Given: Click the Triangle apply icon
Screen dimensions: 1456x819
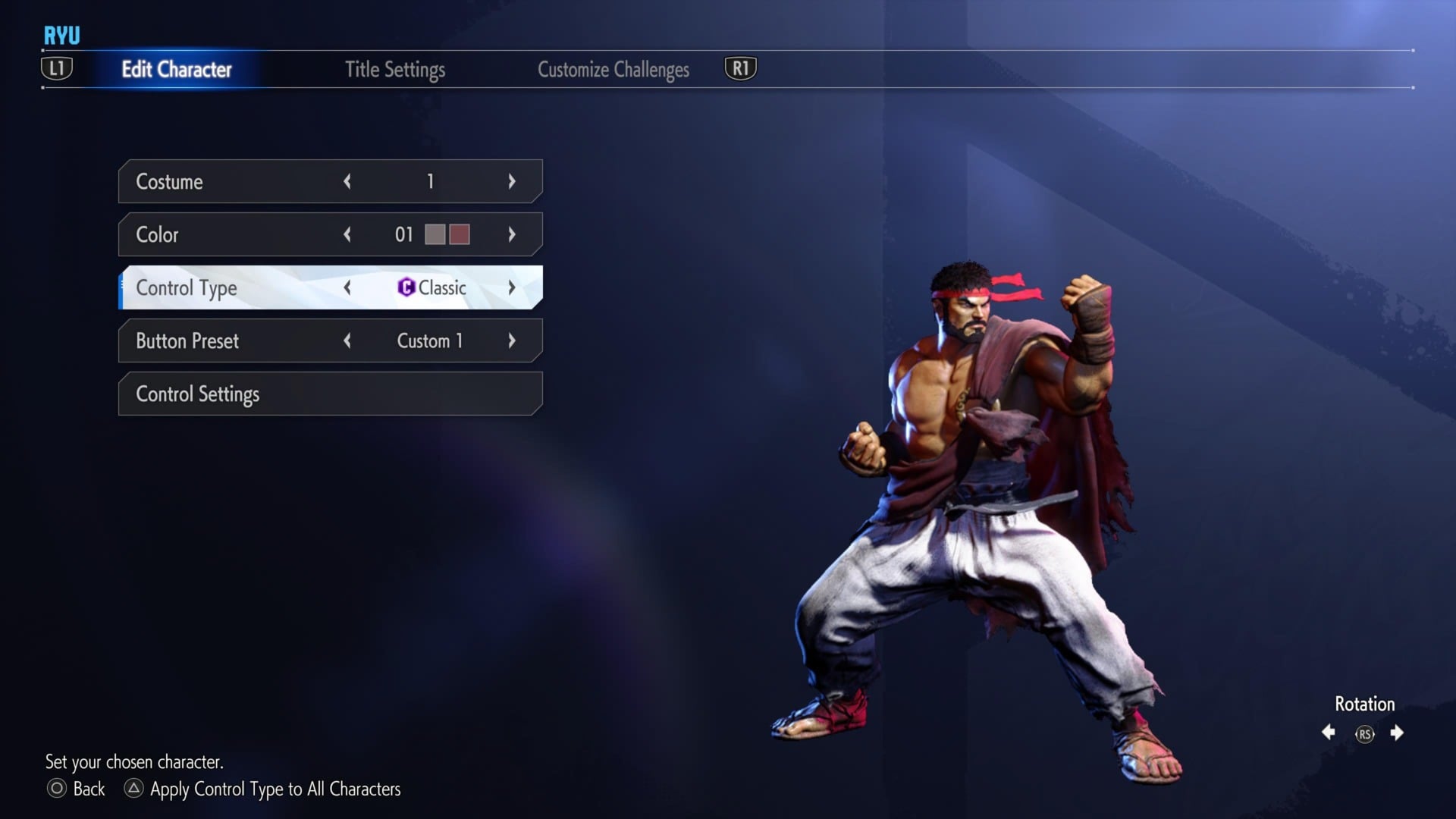Looking at the screenshot, I should (134, 789).
